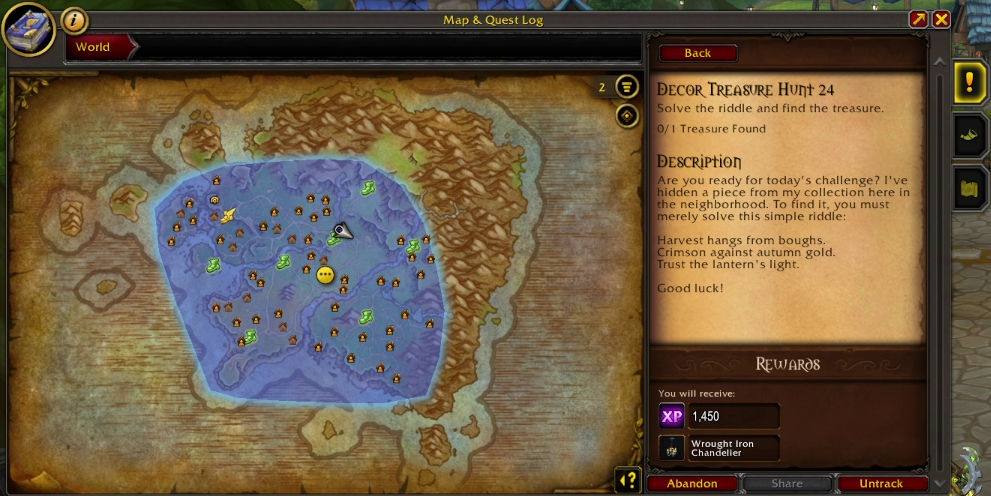Toggle the map pin tracking button
Screen dimensions: 991x496
[627, 116]
